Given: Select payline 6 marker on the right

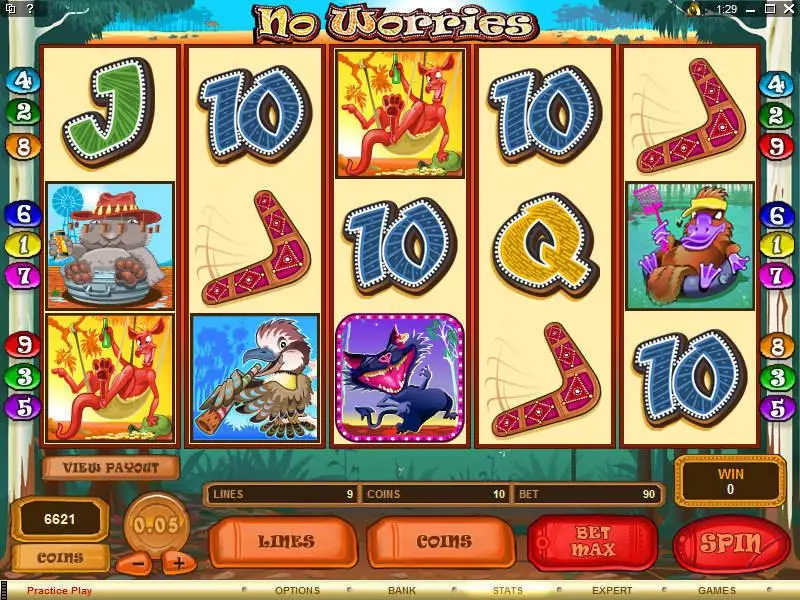Looking at the screenshot, I should (x=777, y=214).
